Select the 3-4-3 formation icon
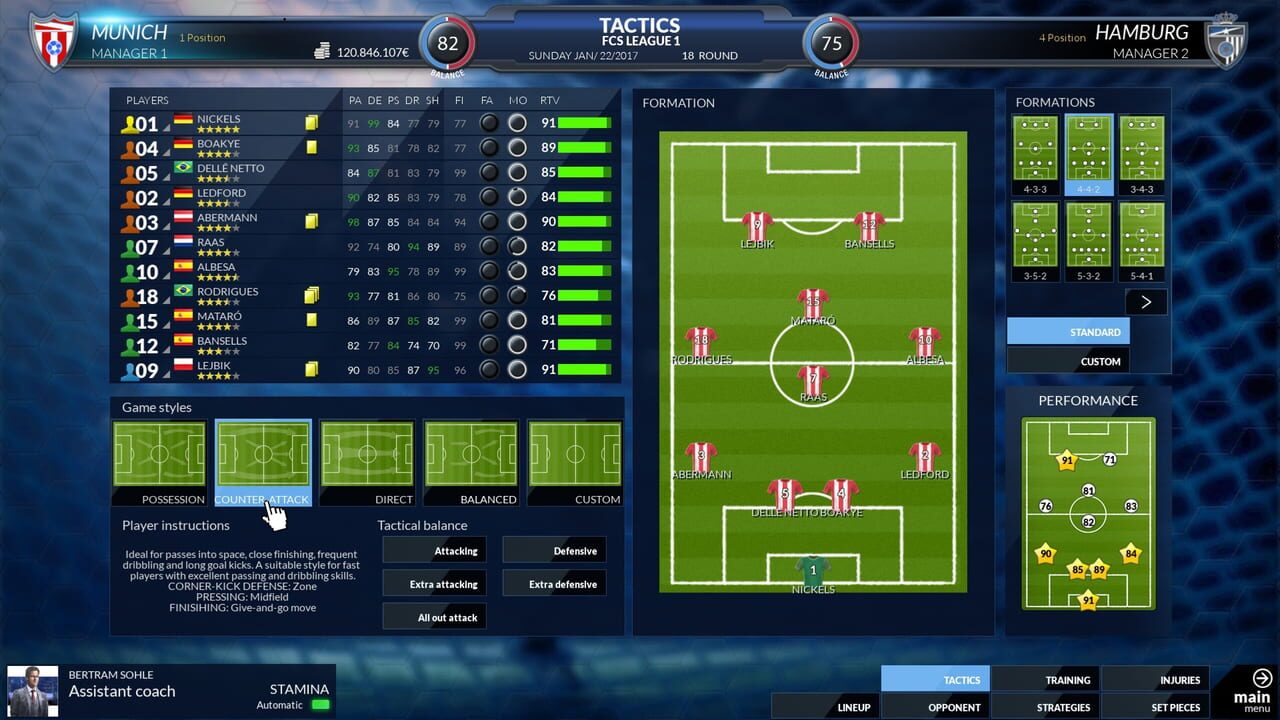The width and height of the screenshot is (1280, 720). 1140,150
